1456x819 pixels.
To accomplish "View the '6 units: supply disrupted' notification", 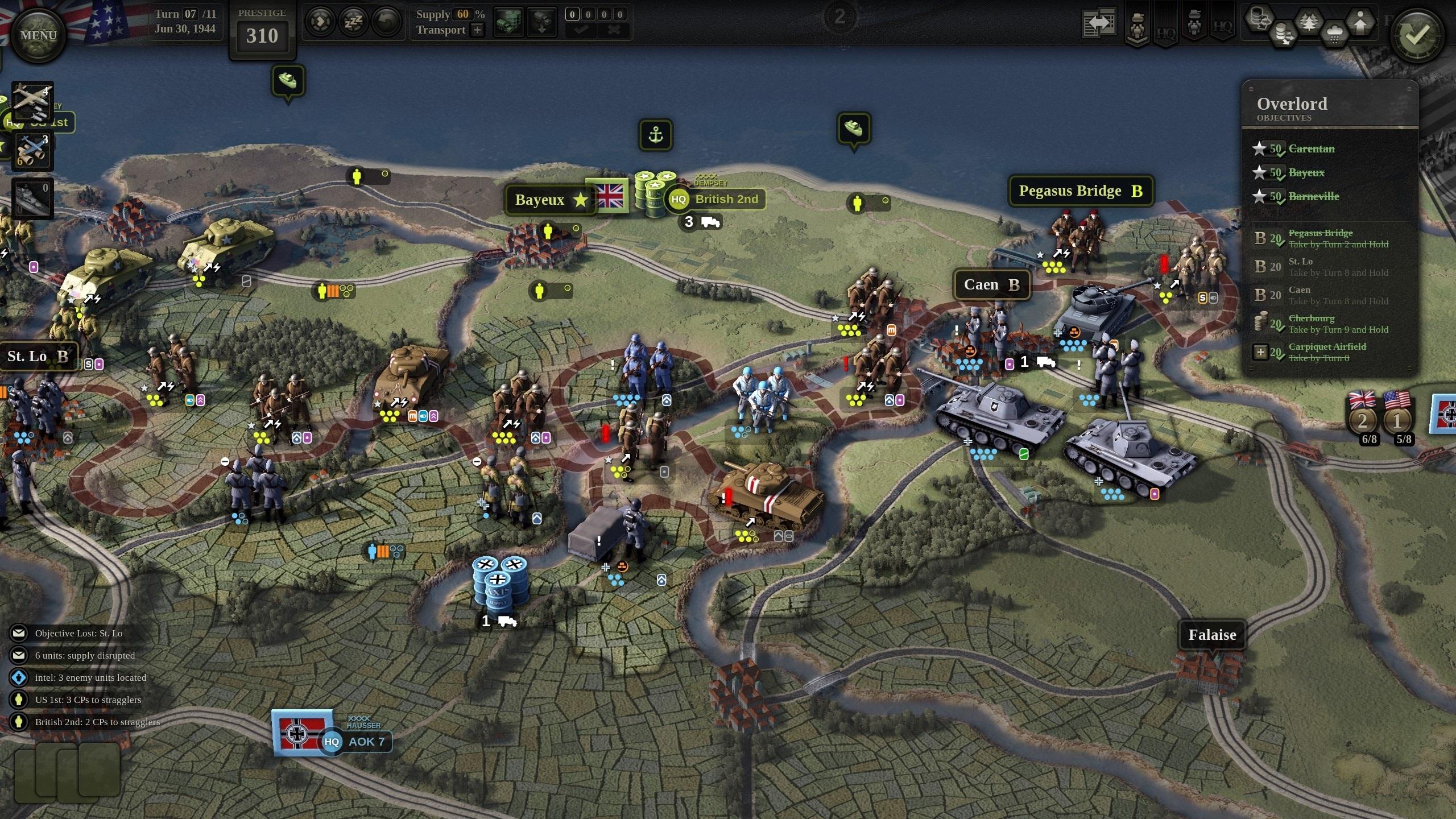I will (85, 655).
